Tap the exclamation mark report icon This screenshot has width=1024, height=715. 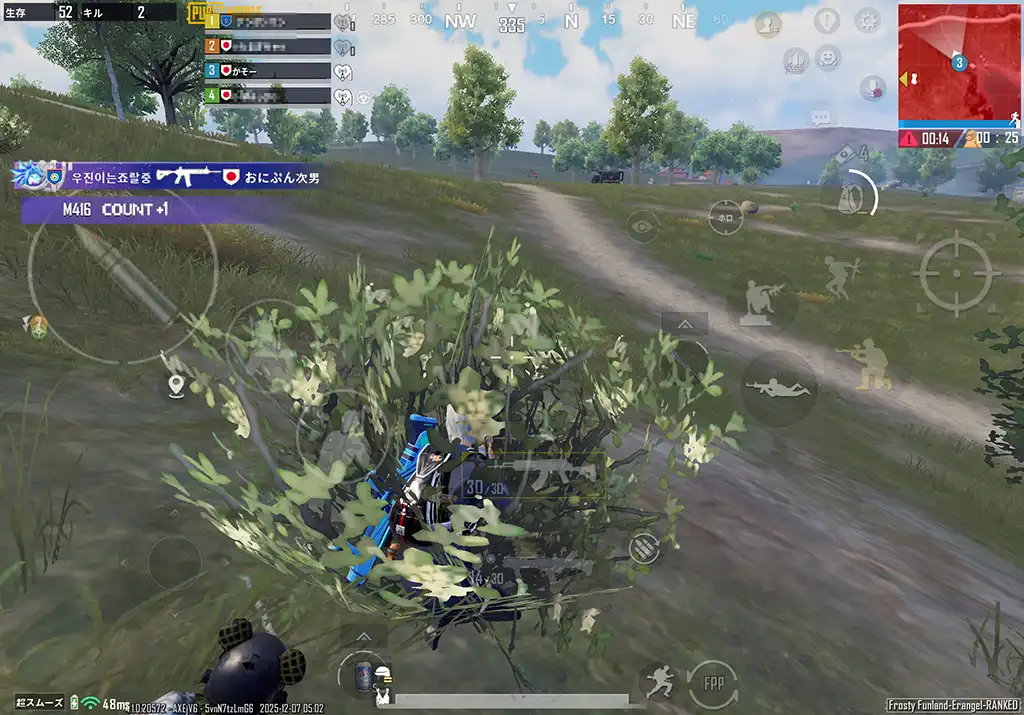(x=826, y=20)
